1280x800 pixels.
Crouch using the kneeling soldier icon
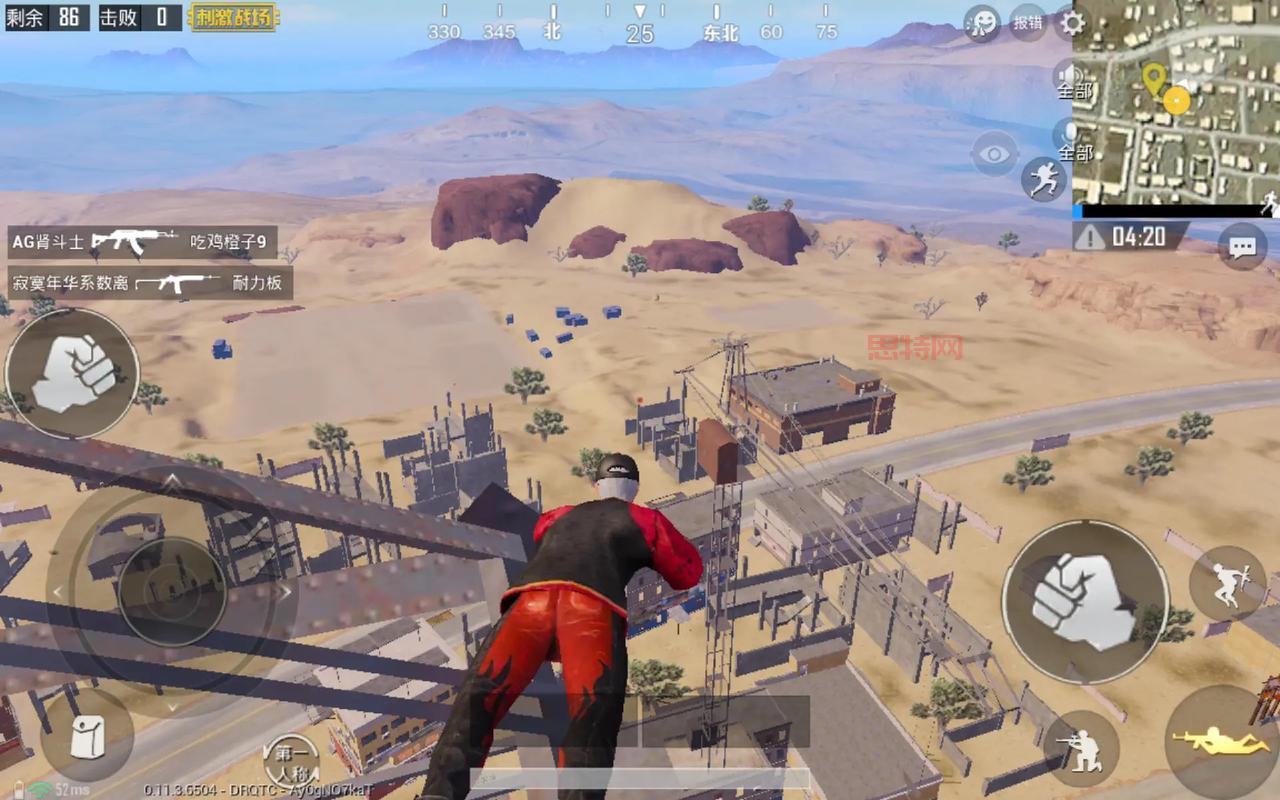coord(1081,748)
